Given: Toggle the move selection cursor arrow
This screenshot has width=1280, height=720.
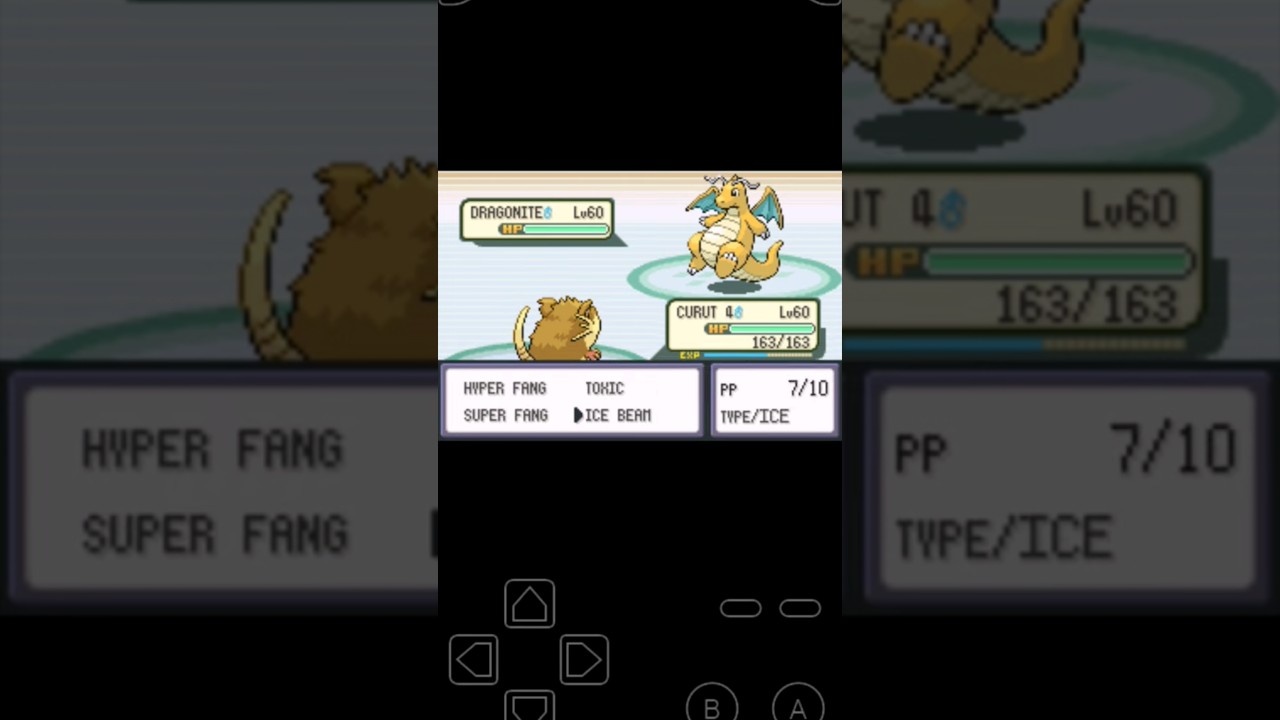Looking at the screenshot, I should pos(578,415).
